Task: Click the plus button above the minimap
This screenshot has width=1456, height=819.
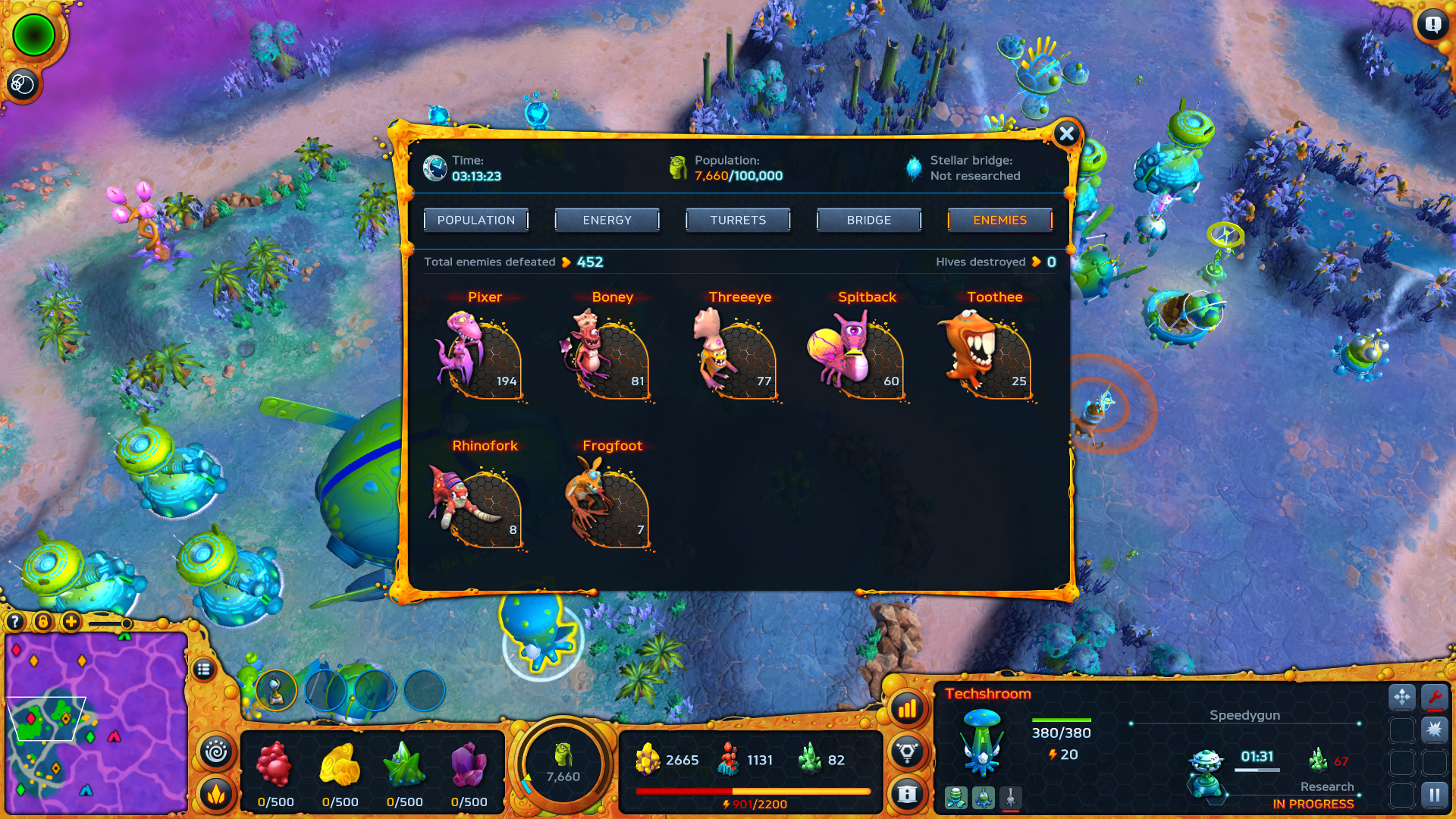Action: (71, 623)
